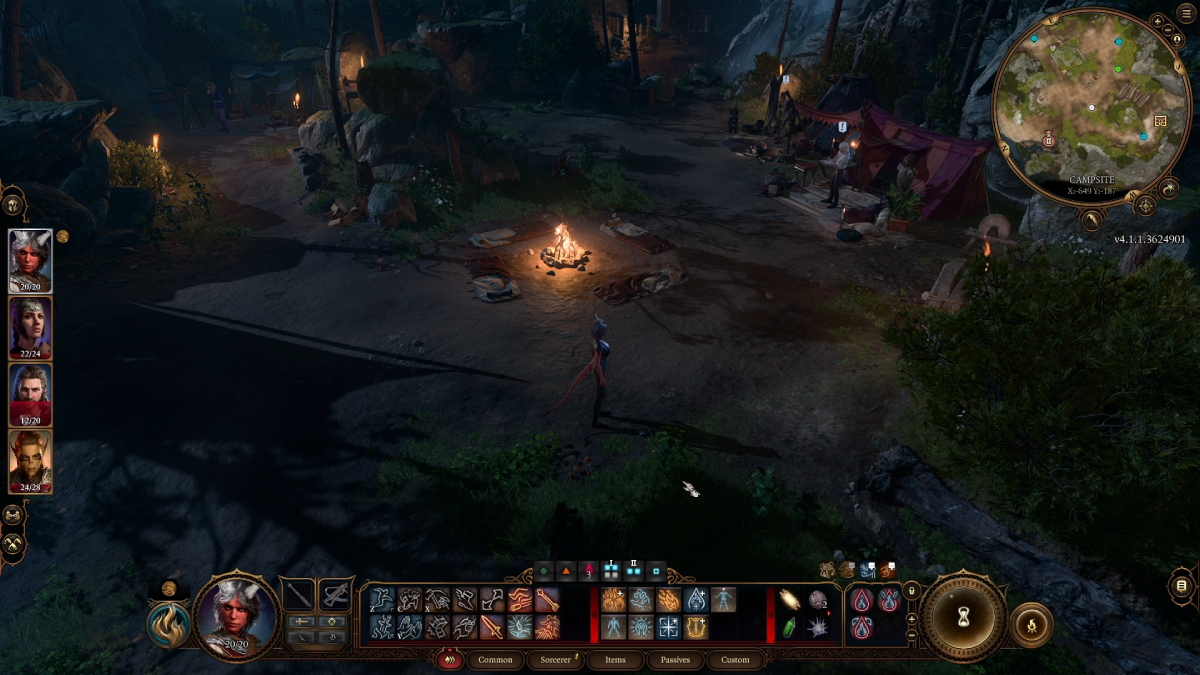Toggle the hotbar lock icon
Screen dimensions: 1200x675
[x=911, y=592]
